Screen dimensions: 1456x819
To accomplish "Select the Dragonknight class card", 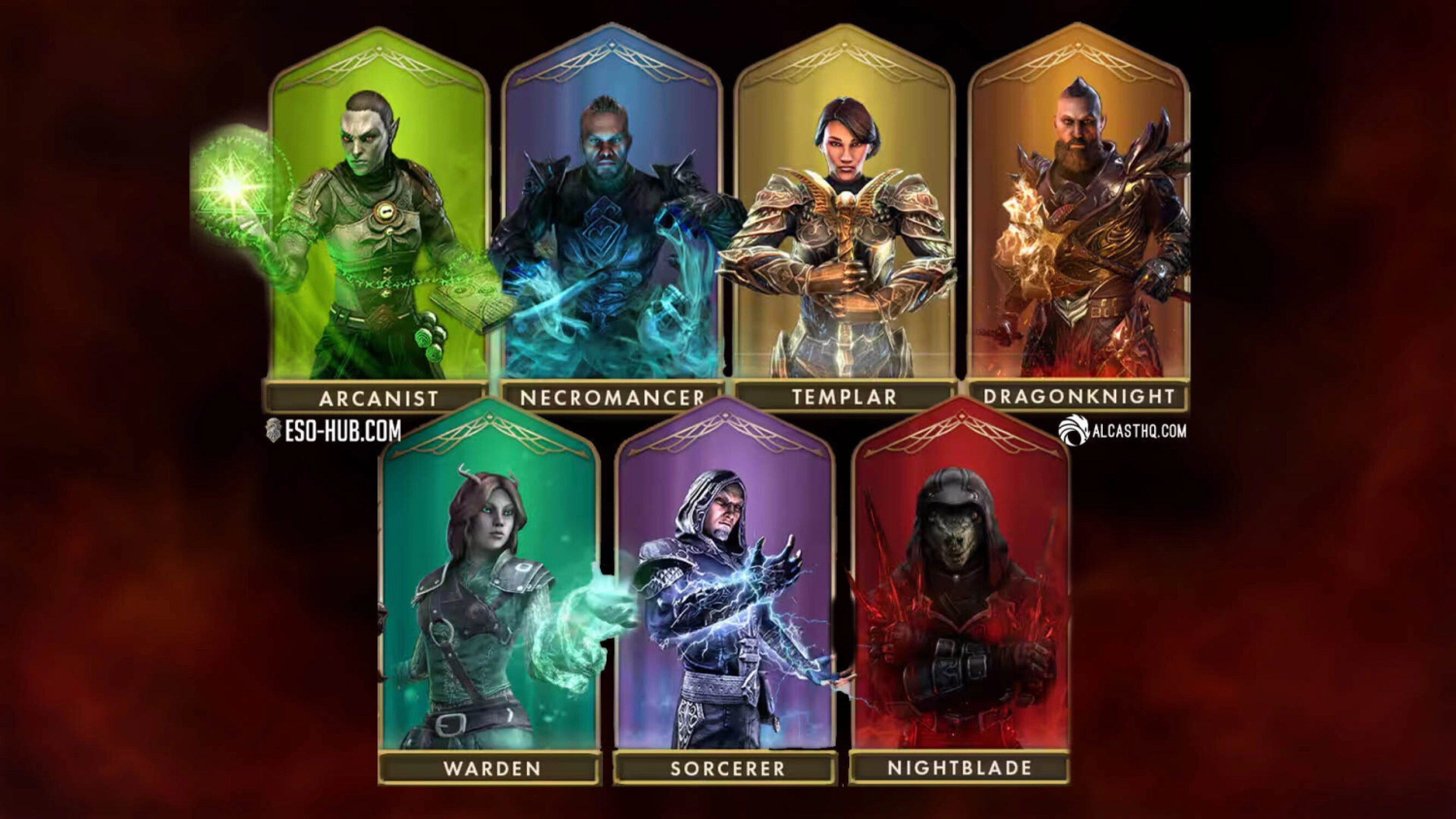I will (1079, 226).
